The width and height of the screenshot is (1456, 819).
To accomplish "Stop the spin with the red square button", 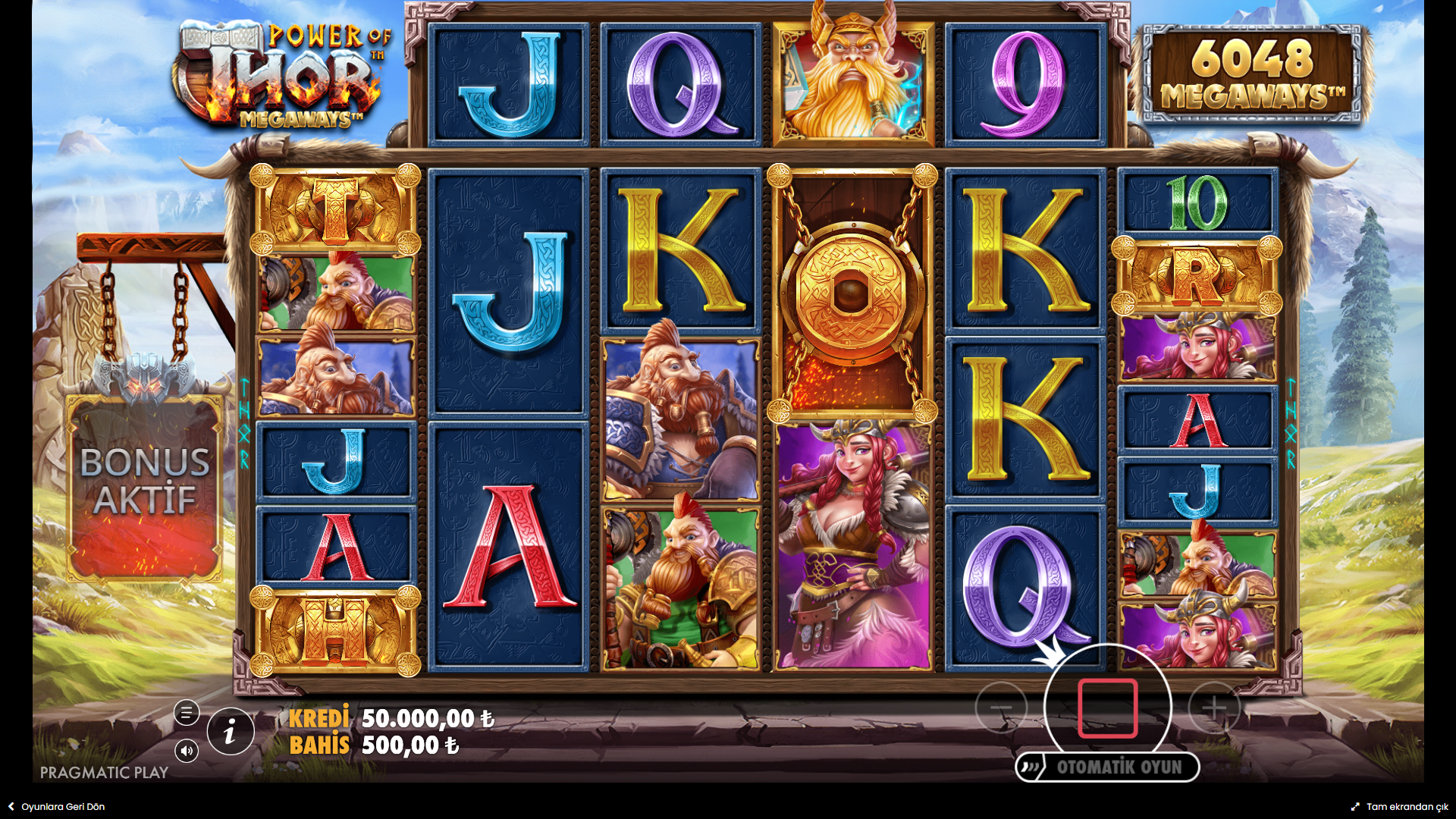I will click(x=1107, y=708).
